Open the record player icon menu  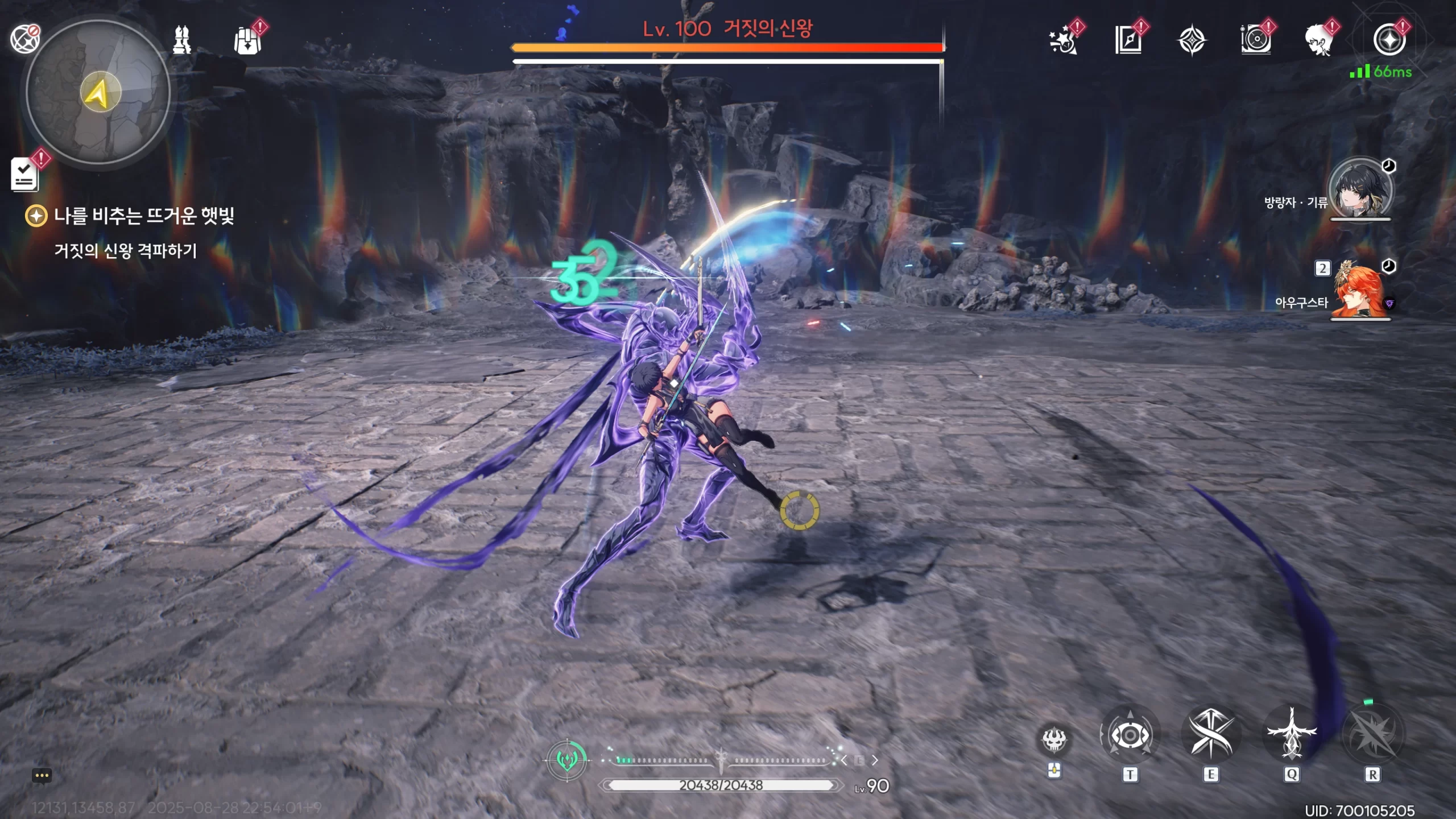(x=1256, y=40)
